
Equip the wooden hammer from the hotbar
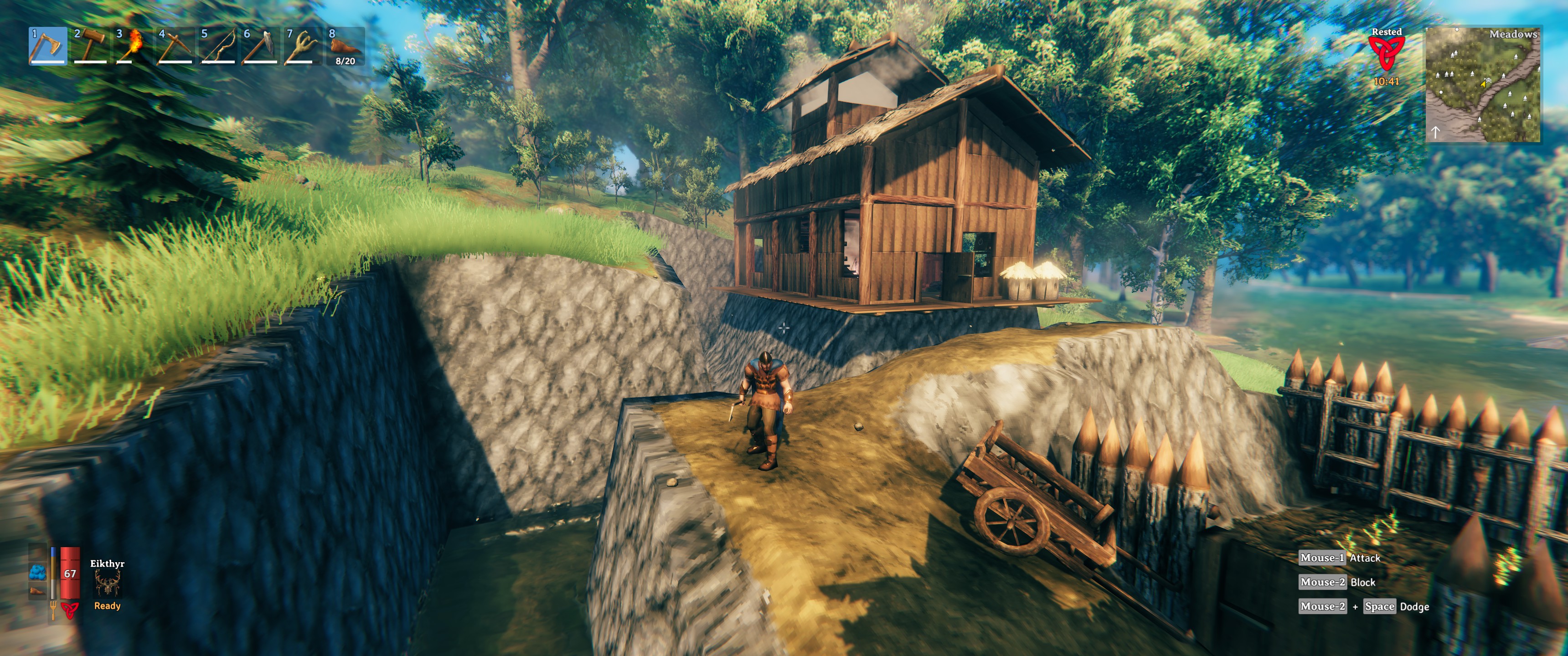(90, 46)
